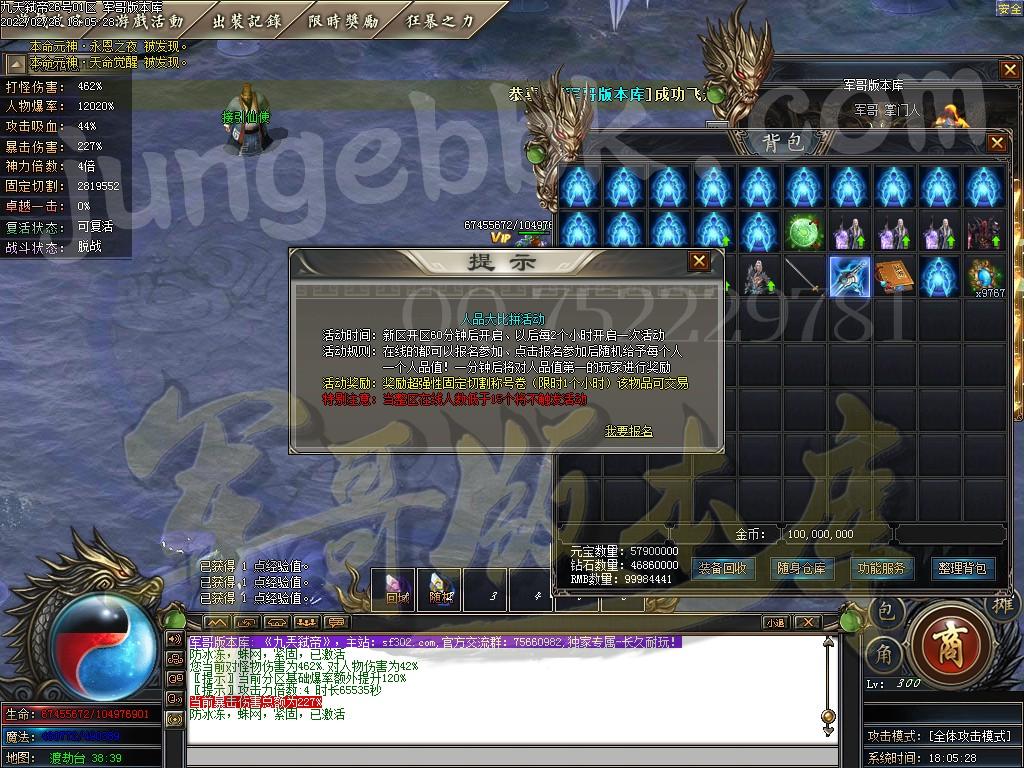1024x768 pixels.
Task: Open the 狂暴之力 berserk power menu
Action: tap(440, 20)
